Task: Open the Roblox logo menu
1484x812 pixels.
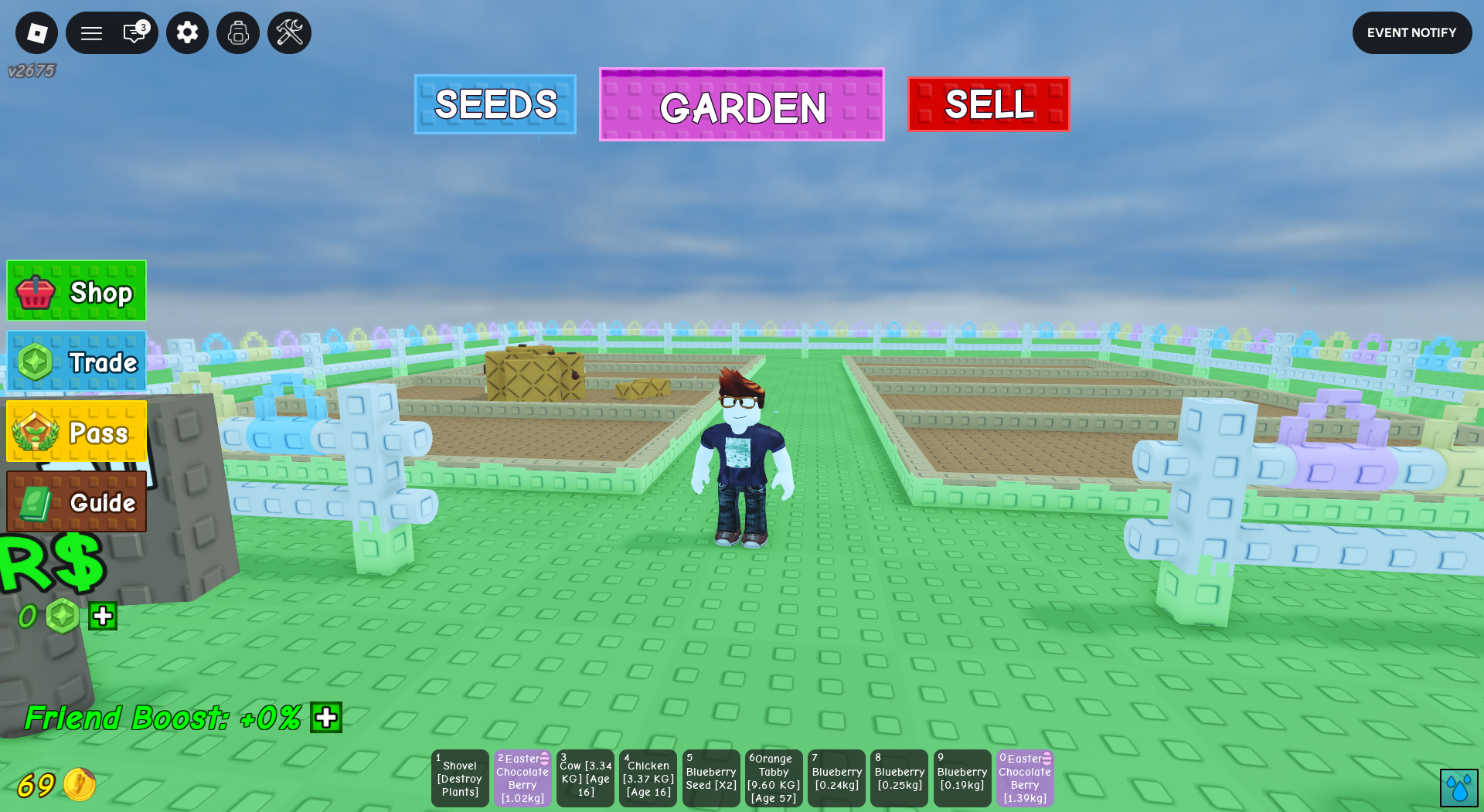Action: 36,32
